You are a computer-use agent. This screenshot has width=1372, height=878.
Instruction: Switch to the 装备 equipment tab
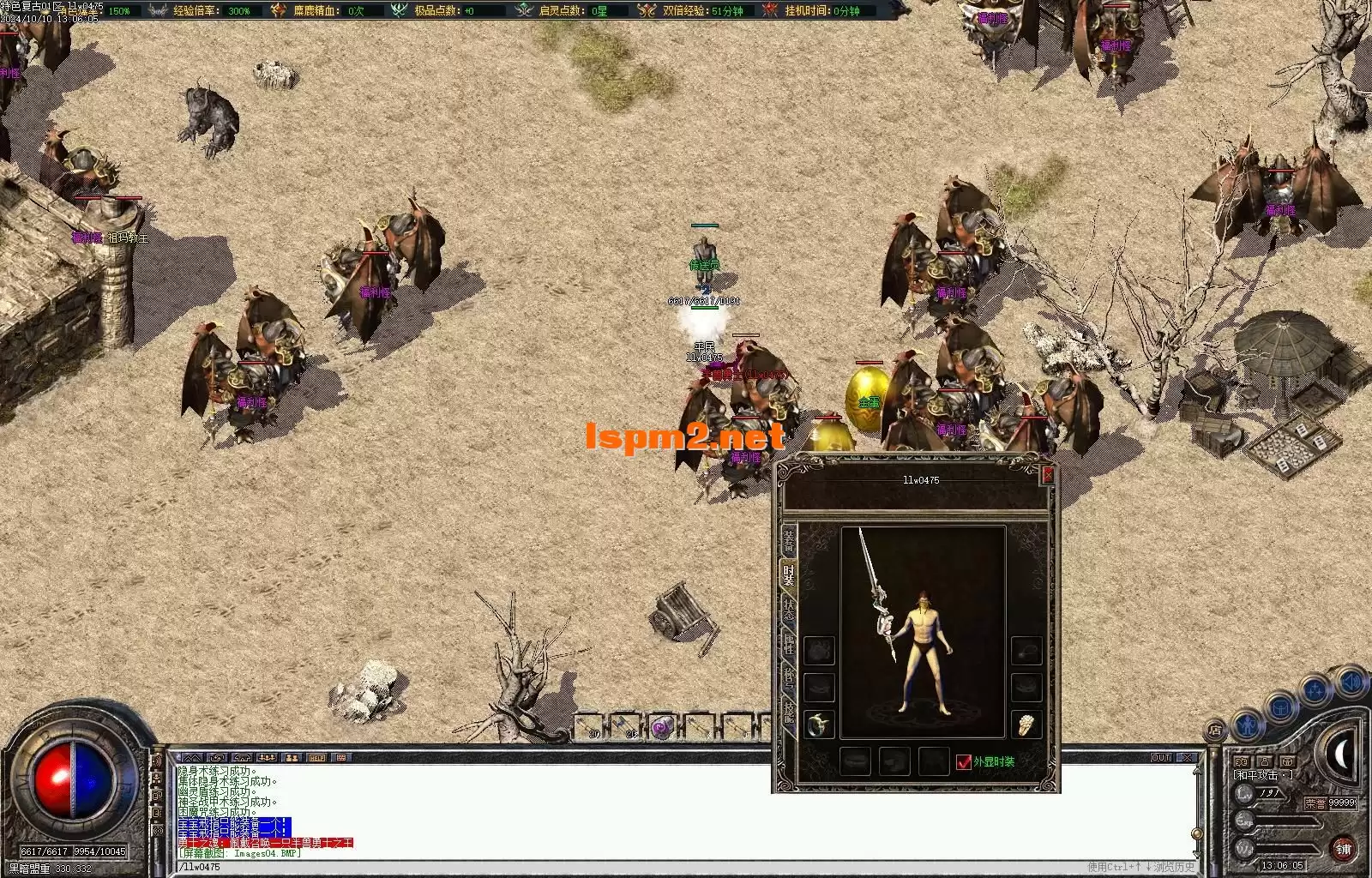click(x=788, y=541)
